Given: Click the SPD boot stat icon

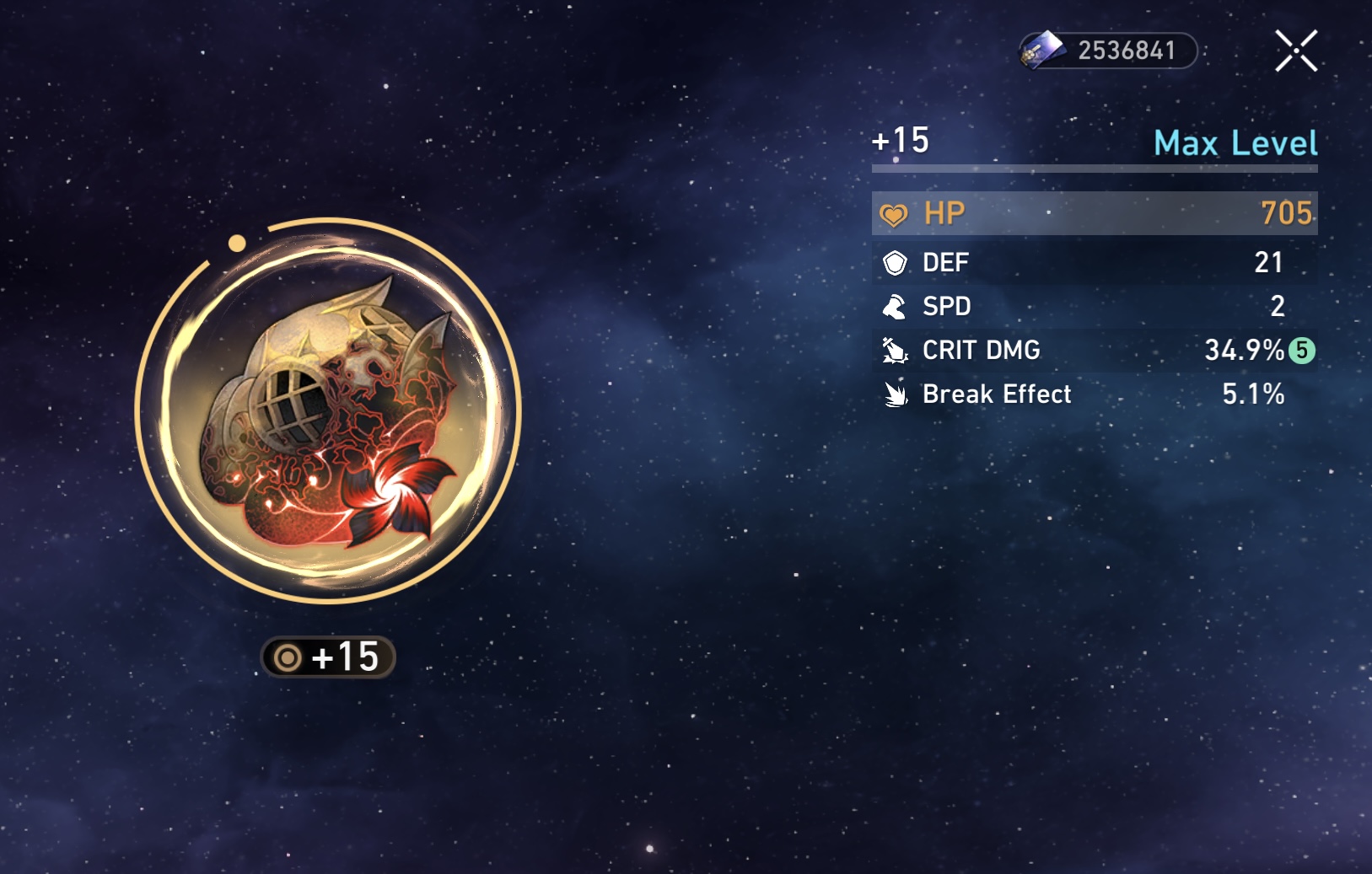Looking at the screenshot, I should click(x=896, y=307).
